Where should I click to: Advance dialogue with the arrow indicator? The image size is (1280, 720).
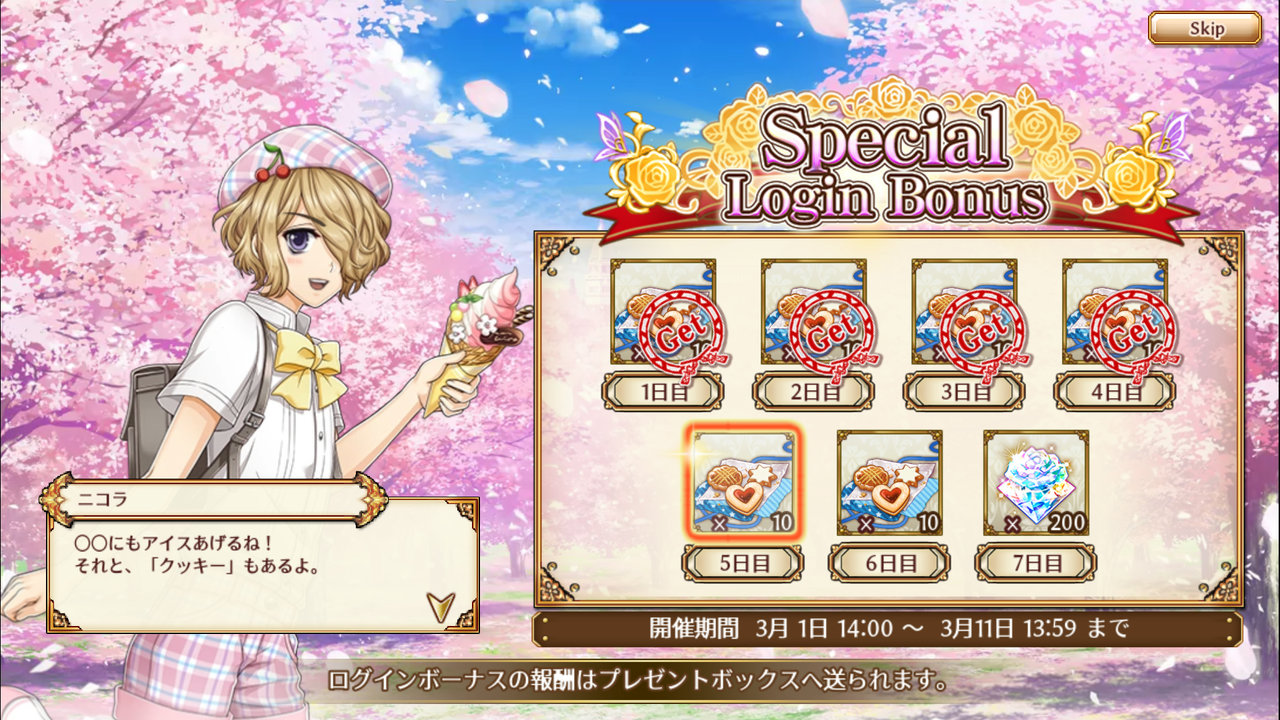coord(440,606)
